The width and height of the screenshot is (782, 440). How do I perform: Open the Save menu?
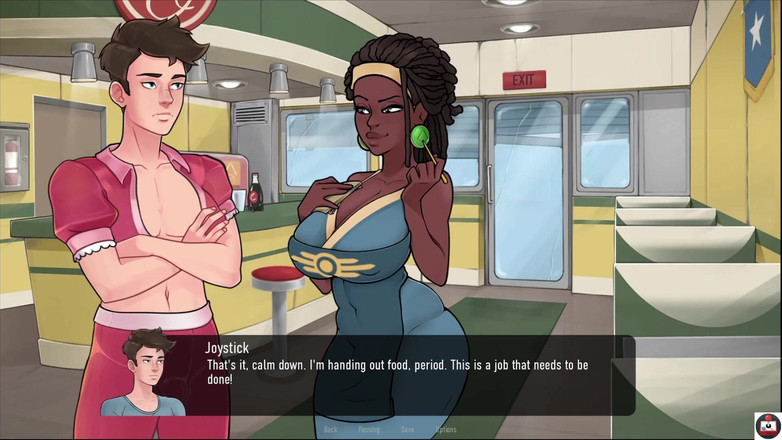coord(407,430)
